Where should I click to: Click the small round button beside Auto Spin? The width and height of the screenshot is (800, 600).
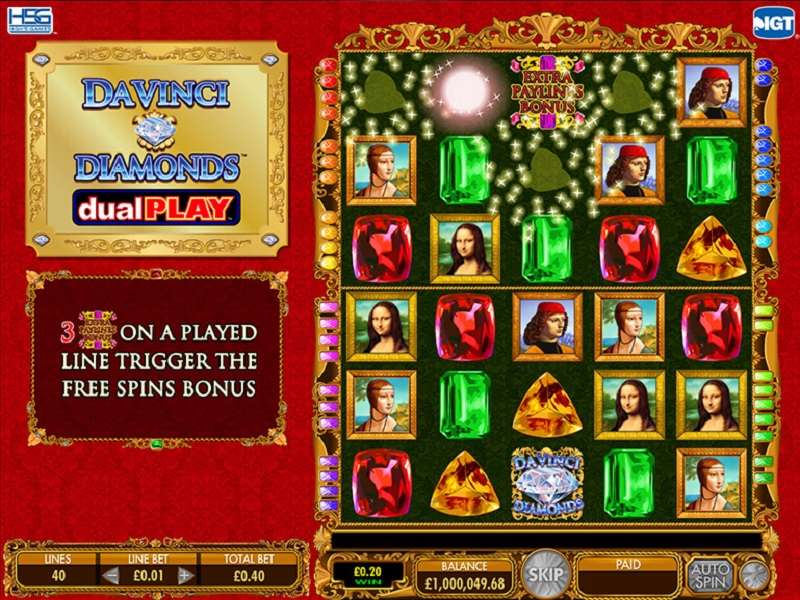(755, 575)
